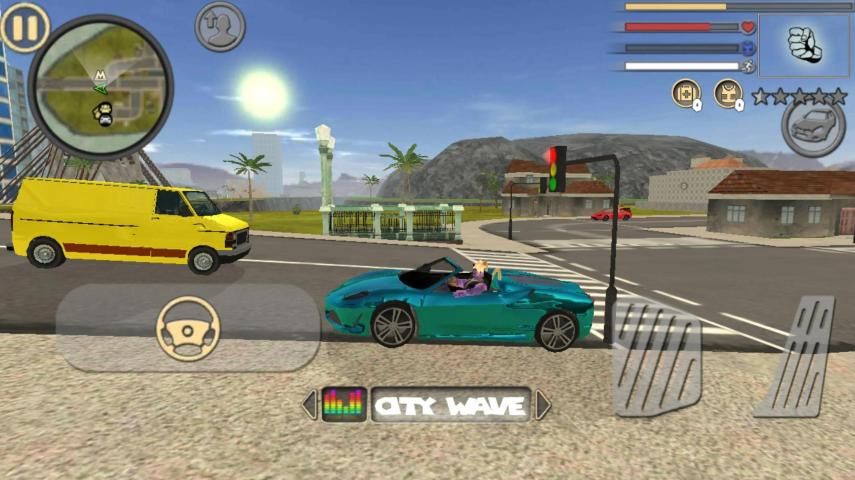The image size is (855, 480).
Task: Hit the brake pedal
Action: point(656,358)
